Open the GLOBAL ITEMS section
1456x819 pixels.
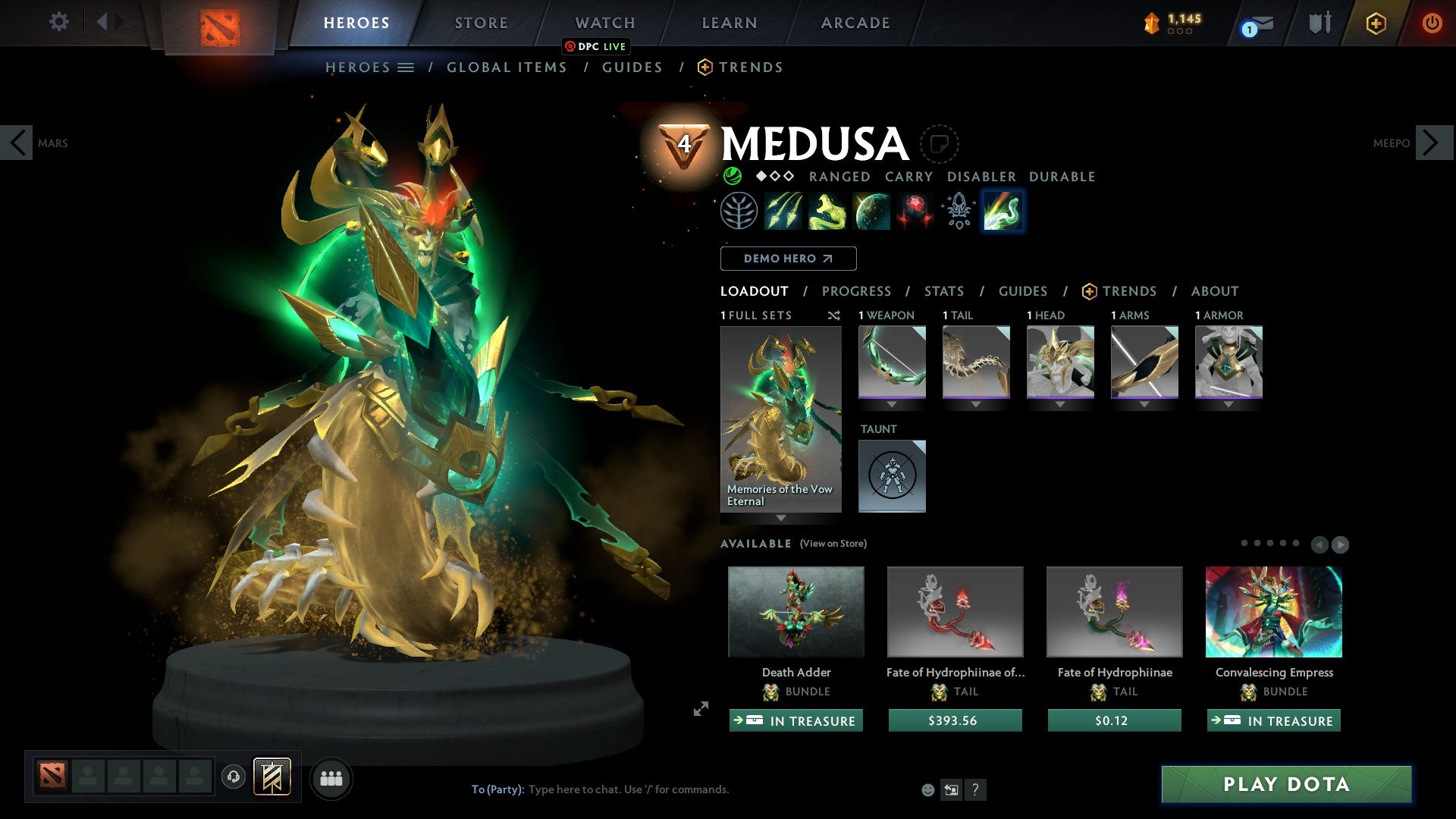(507, 67)
